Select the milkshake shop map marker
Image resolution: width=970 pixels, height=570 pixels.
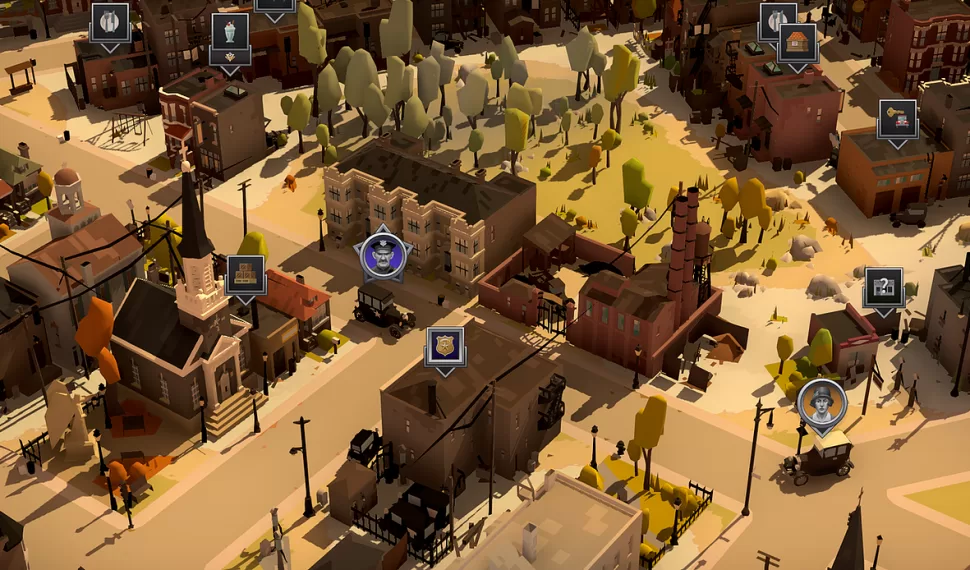230,33
